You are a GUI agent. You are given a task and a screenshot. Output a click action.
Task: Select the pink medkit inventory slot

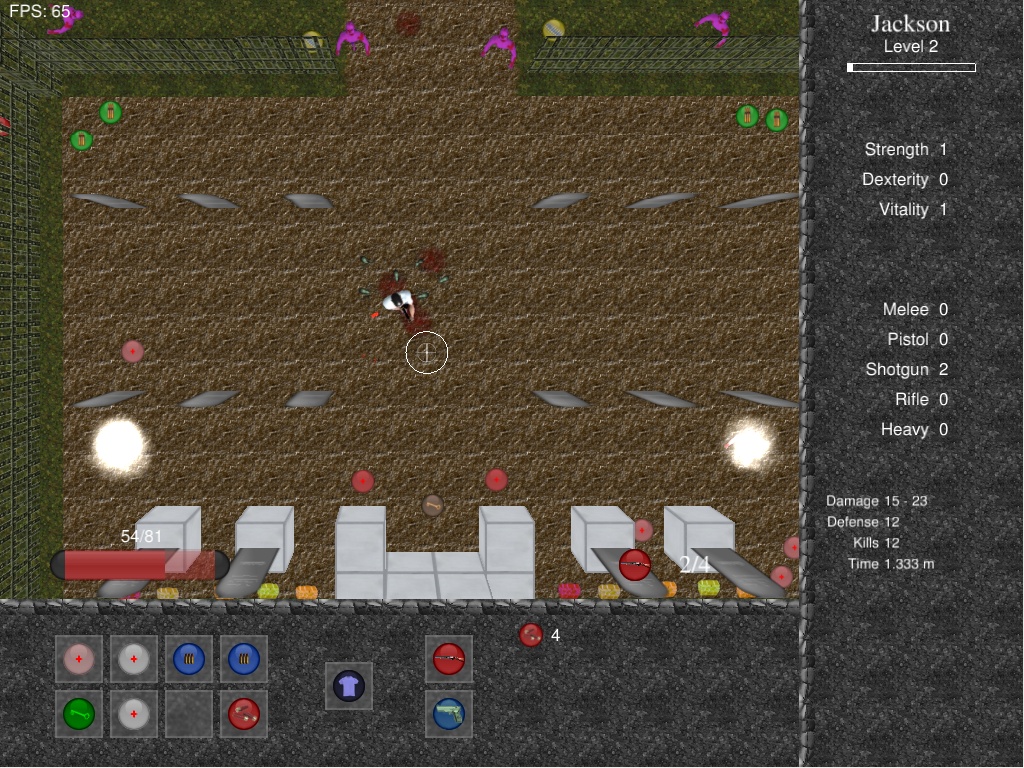click(x=79, y=659)
